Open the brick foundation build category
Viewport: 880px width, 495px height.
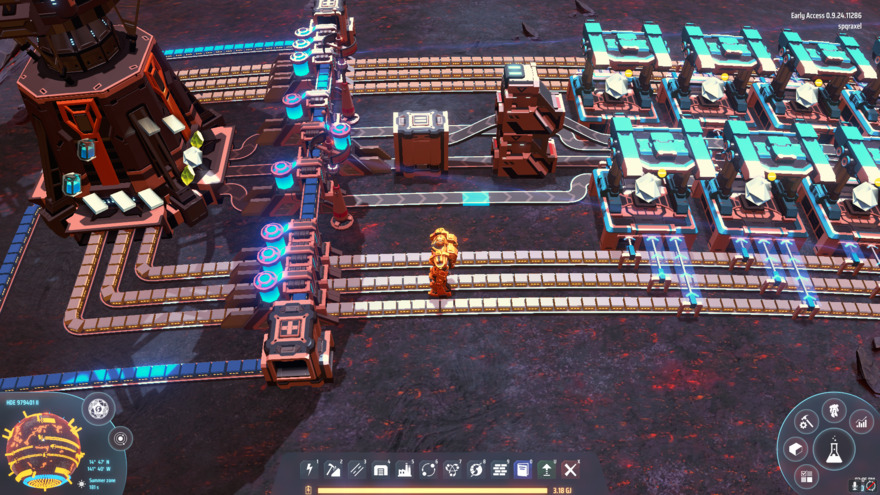[500, 469]
